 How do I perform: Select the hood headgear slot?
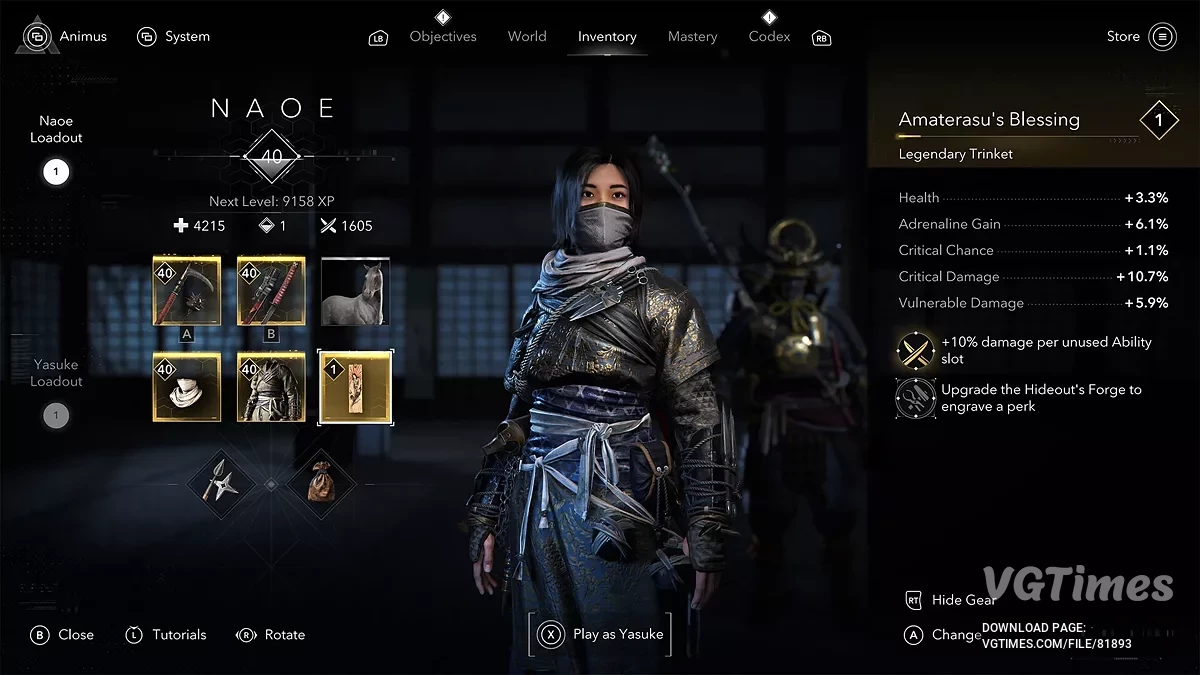point(187,387)
